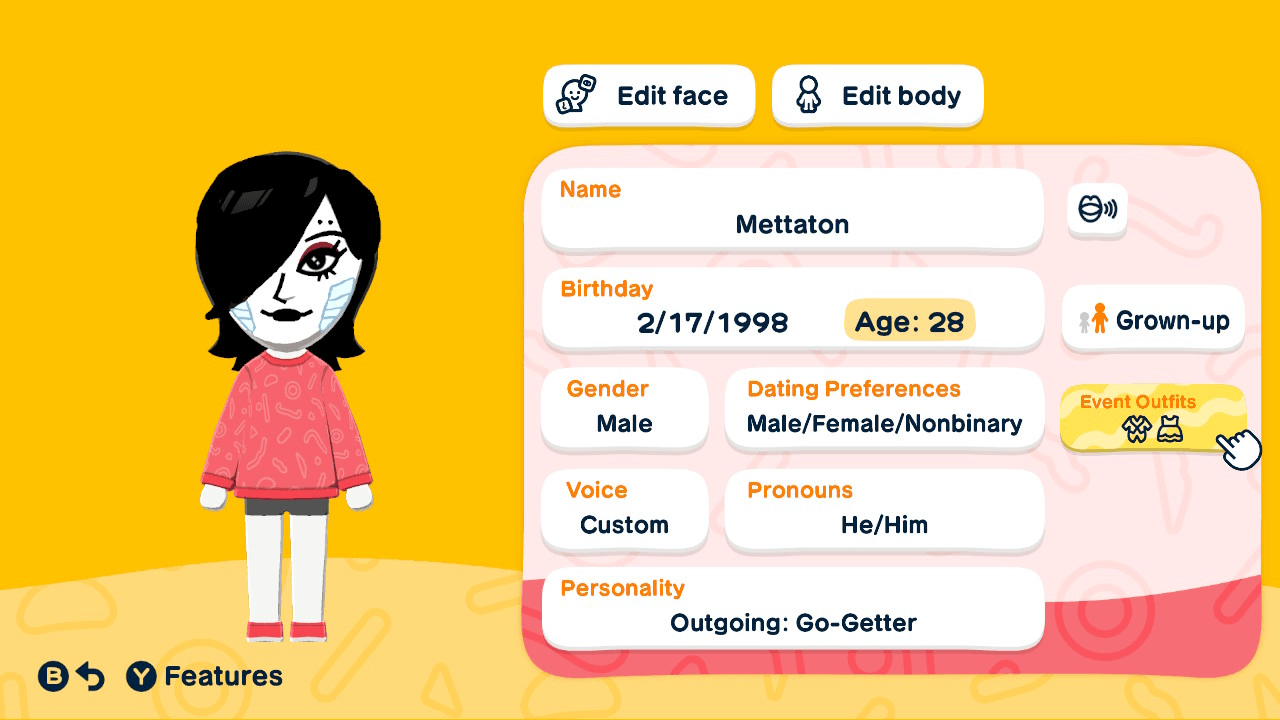Open the Voice selector showing Custom

pyautogui.click(x=624, y=510)
